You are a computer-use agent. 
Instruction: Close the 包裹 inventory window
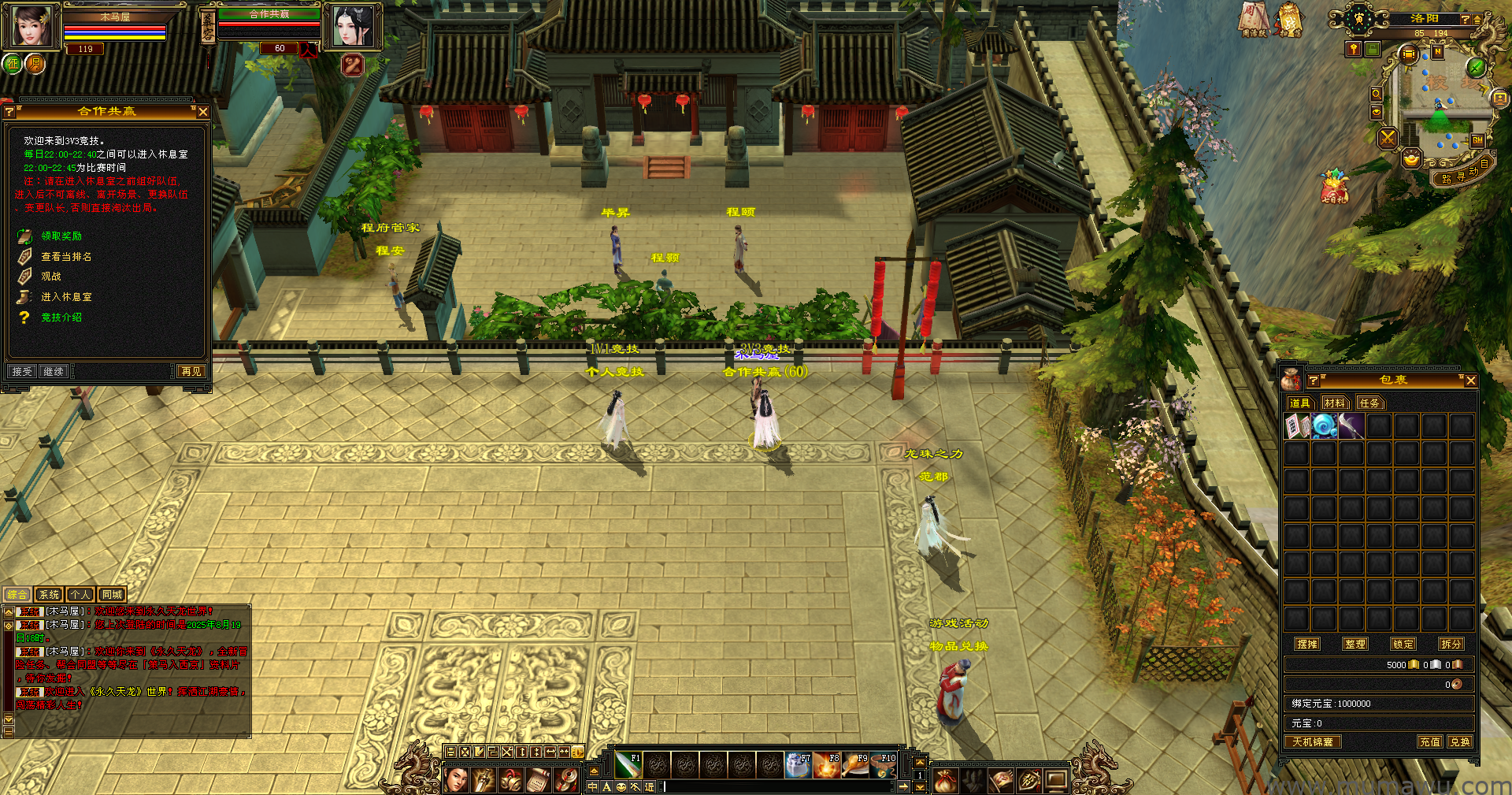(x=1470, y=381)
